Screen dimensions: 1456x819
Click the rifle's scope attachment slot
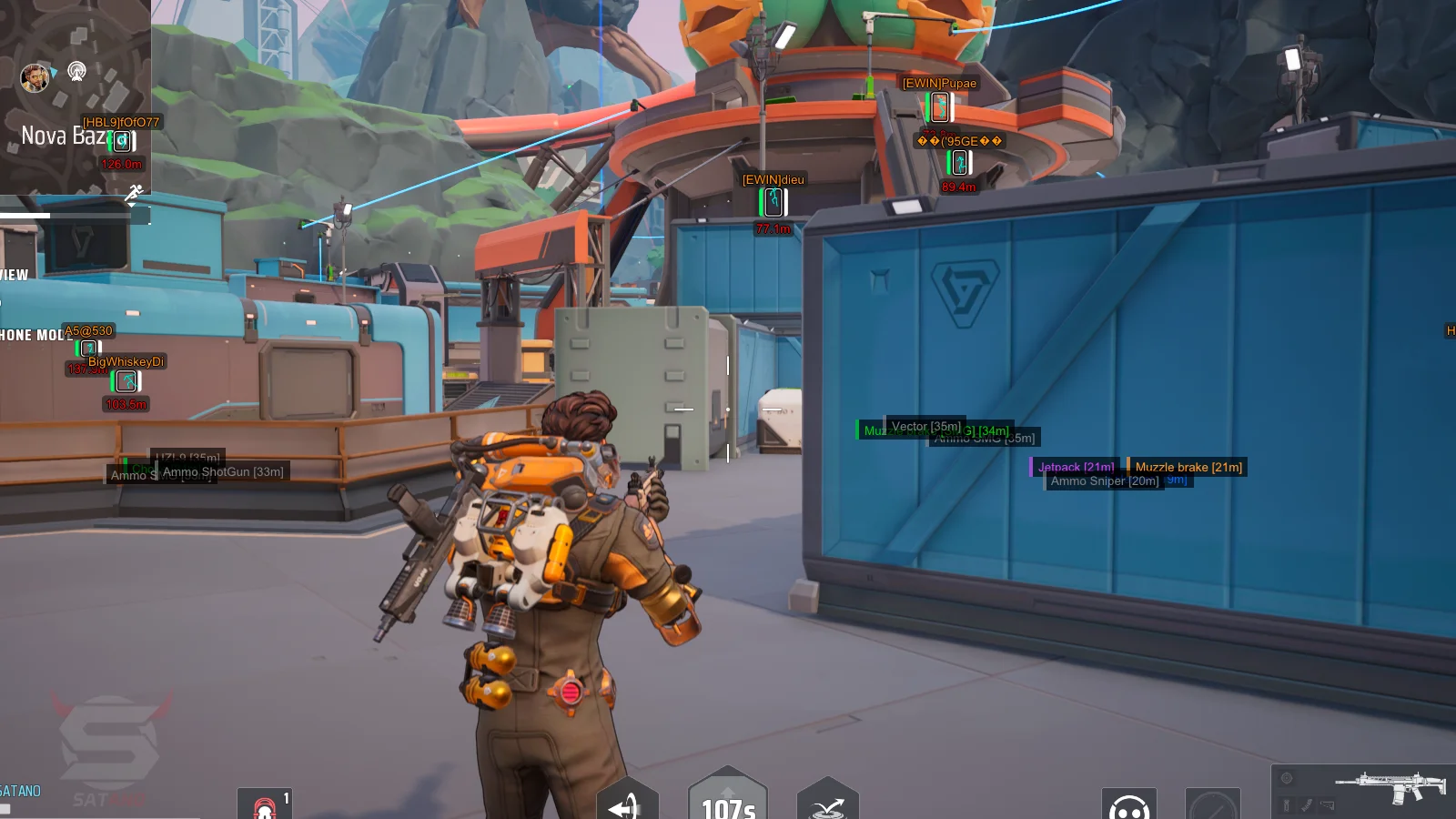pyautogui.click(x=1287, y=778)
